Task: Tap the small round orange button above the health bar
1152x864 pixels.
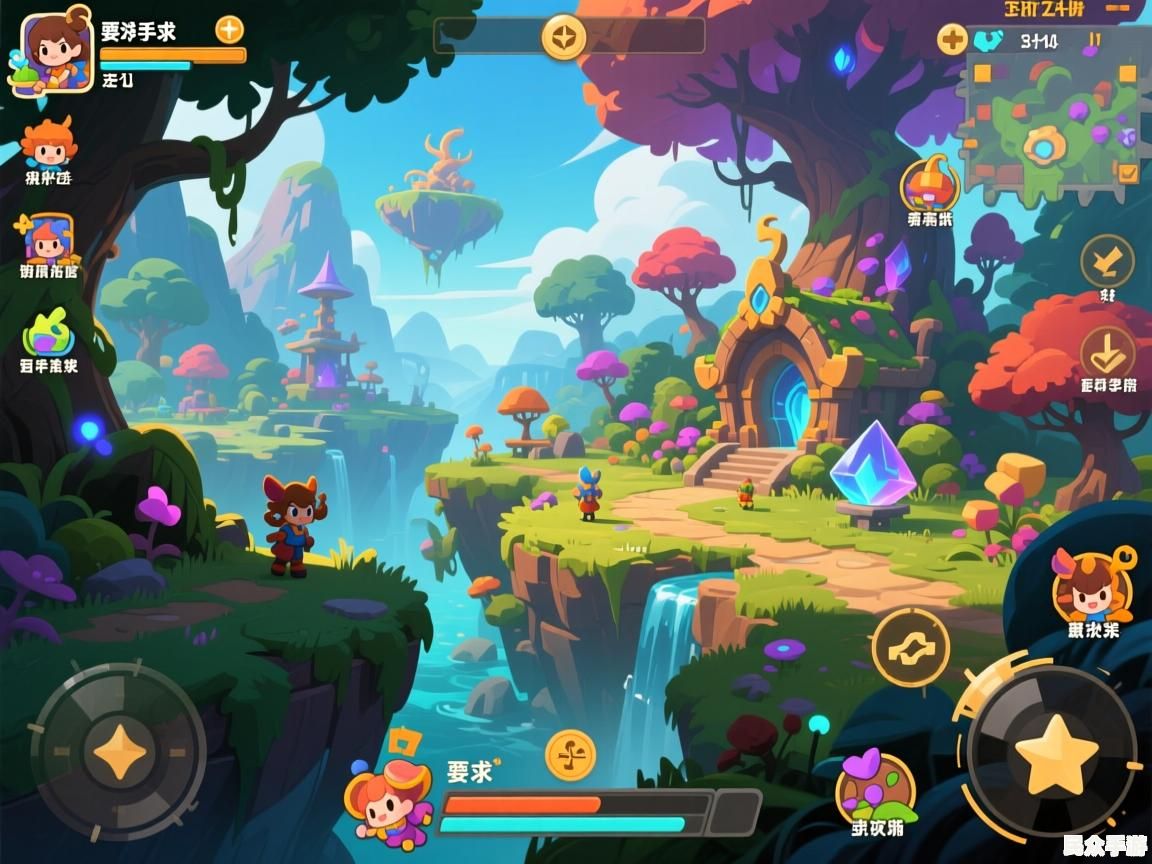Action: [571, 755]
